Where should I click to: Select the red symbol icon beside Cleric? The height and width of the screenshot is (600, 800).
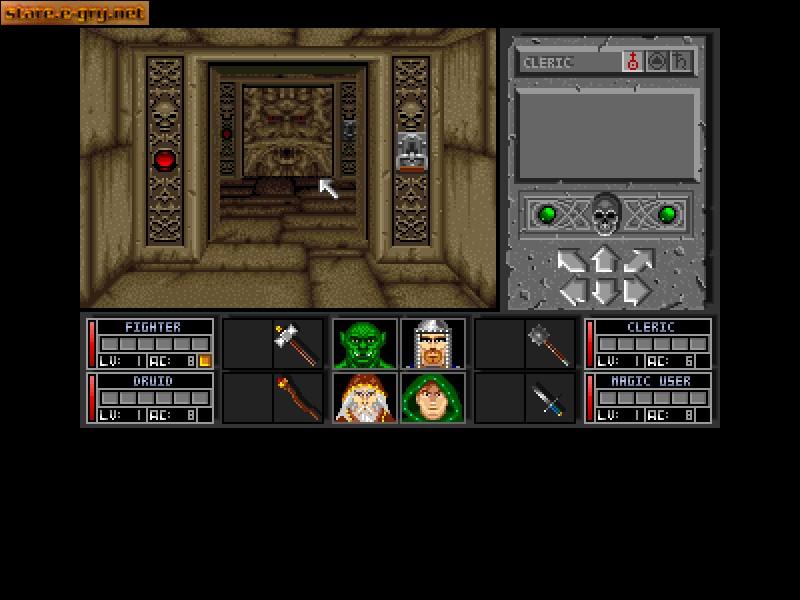click(633, 62)
